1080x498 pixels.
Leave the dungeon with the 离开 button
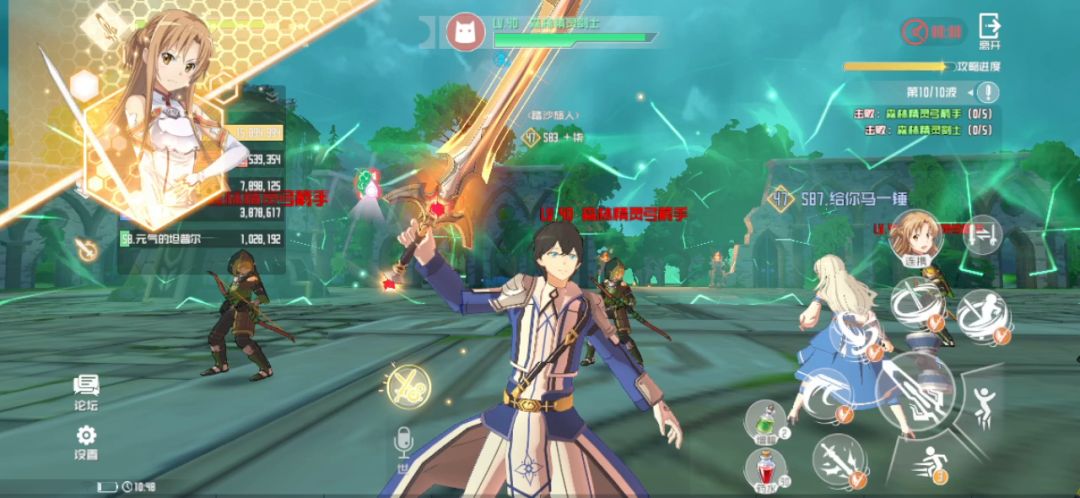pyautogui.click(x=989, y=31)
